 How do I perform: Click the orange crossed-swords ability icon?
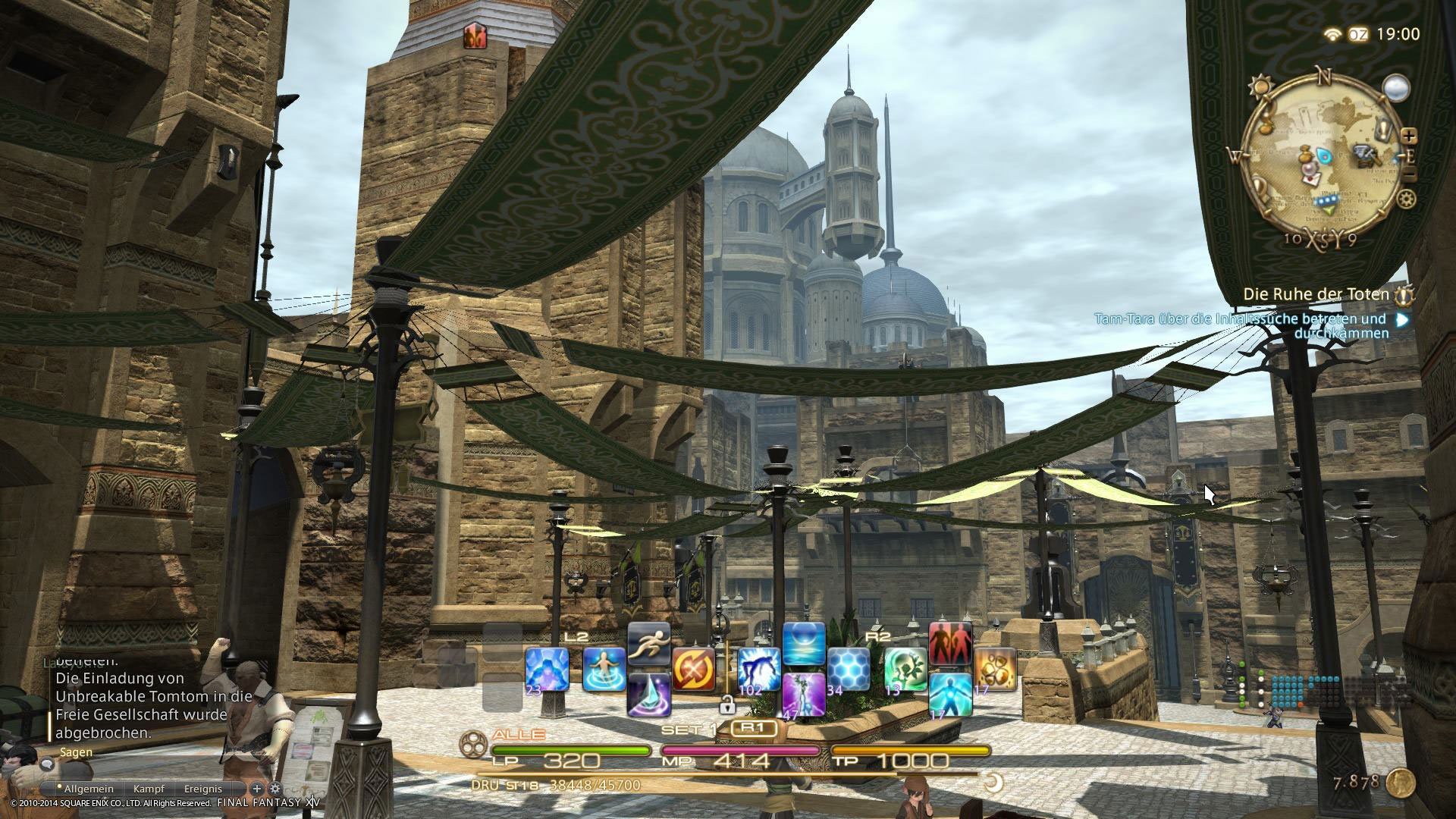point(694,670)
